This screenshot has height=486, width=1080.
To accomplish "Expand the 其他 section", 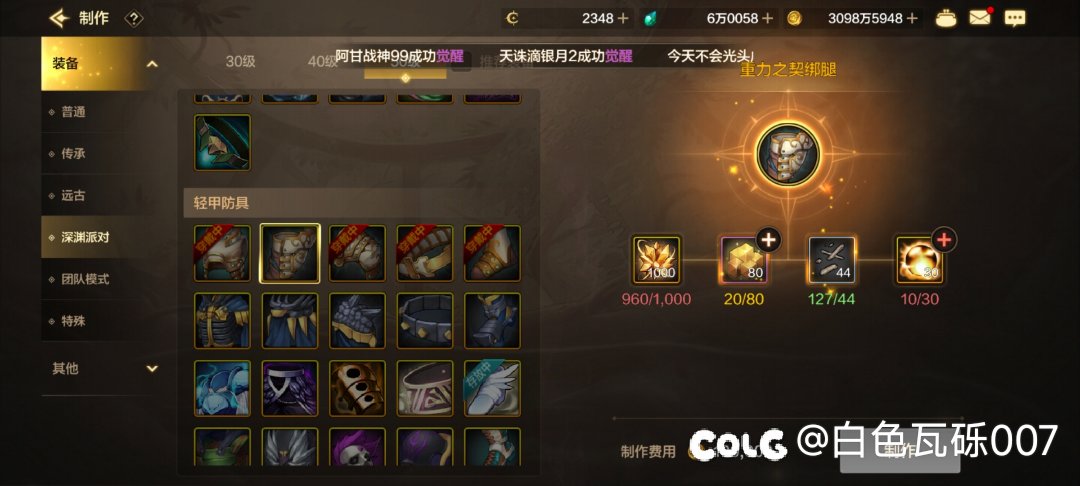I will (152, 368).
